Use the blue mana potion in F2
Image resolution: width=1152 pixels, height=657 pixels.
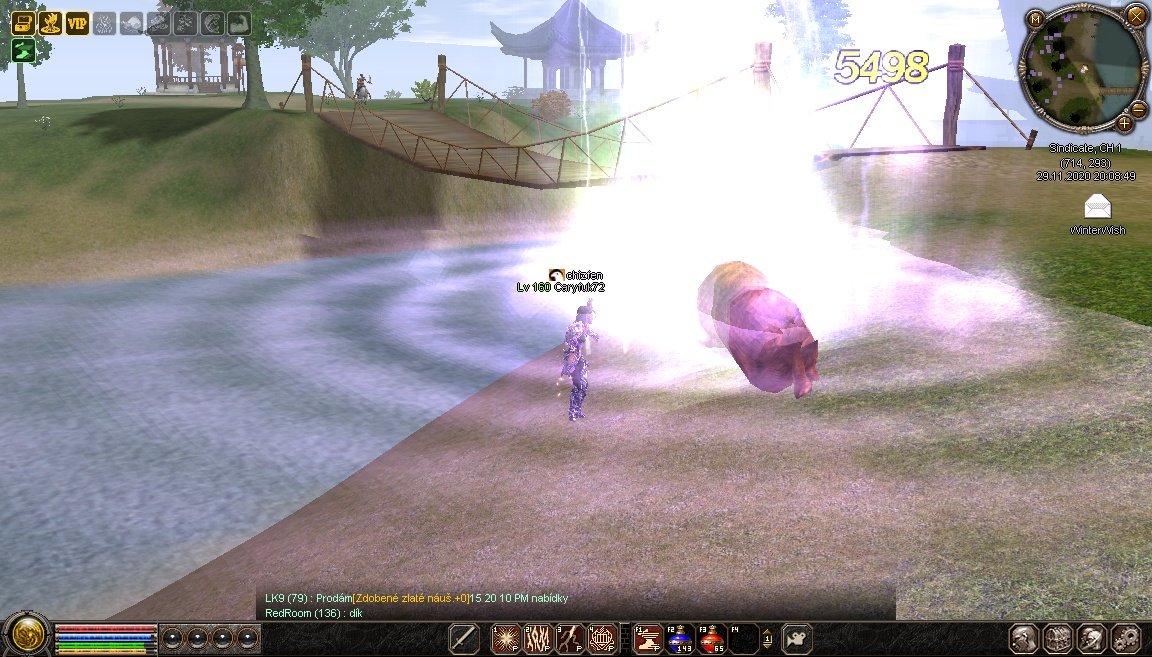pos(680,638)
